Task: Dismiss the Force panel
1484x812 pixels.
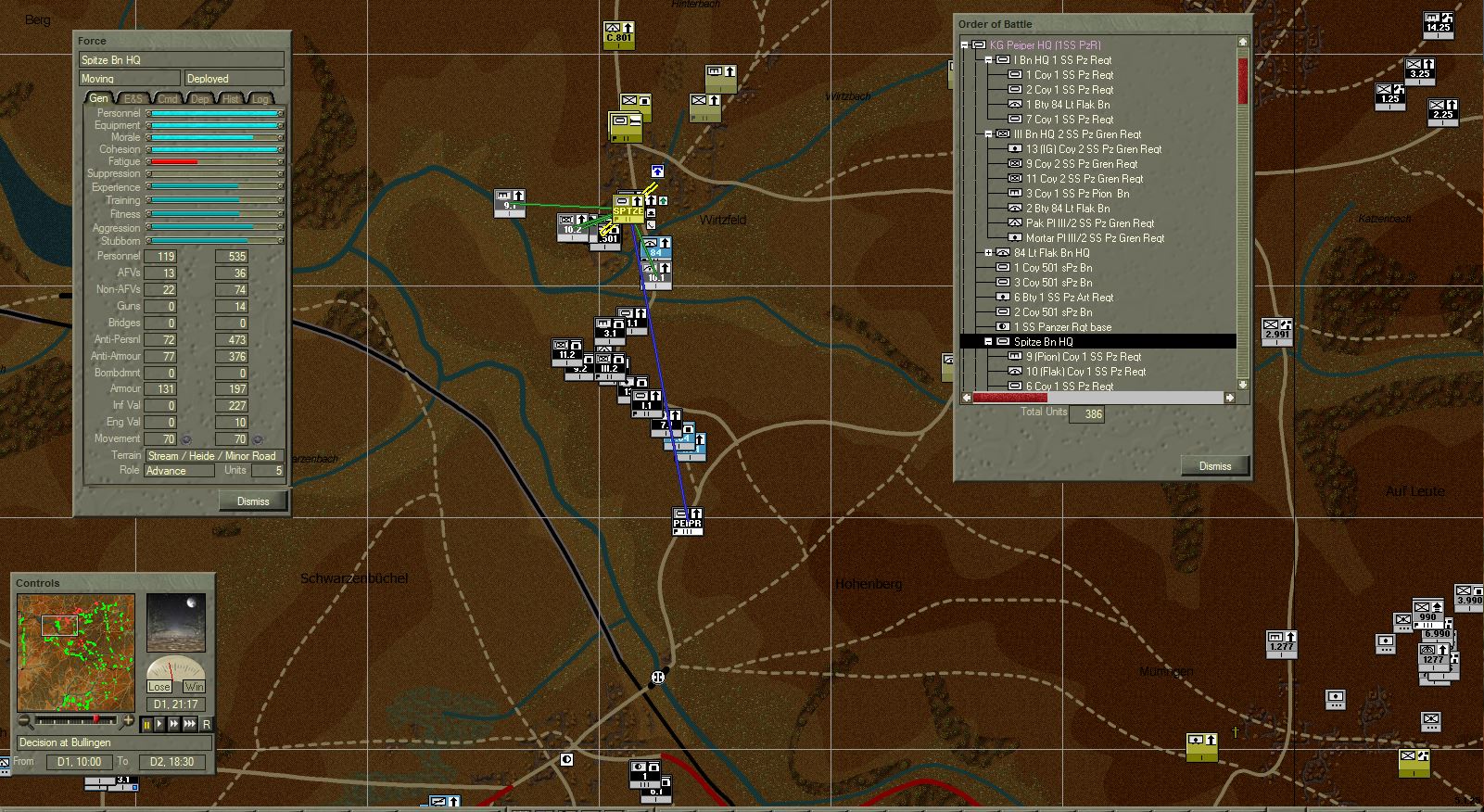Action: (253, 501)
